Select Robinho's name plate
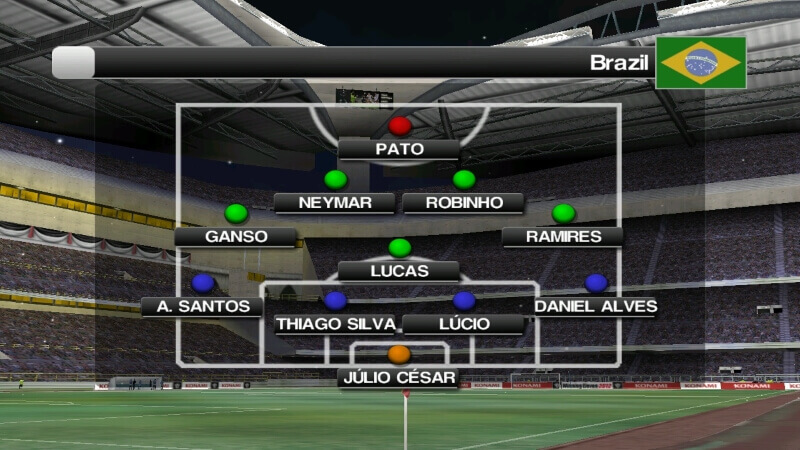The height and width of the screenshot is (450, 800). click(463, 203)
